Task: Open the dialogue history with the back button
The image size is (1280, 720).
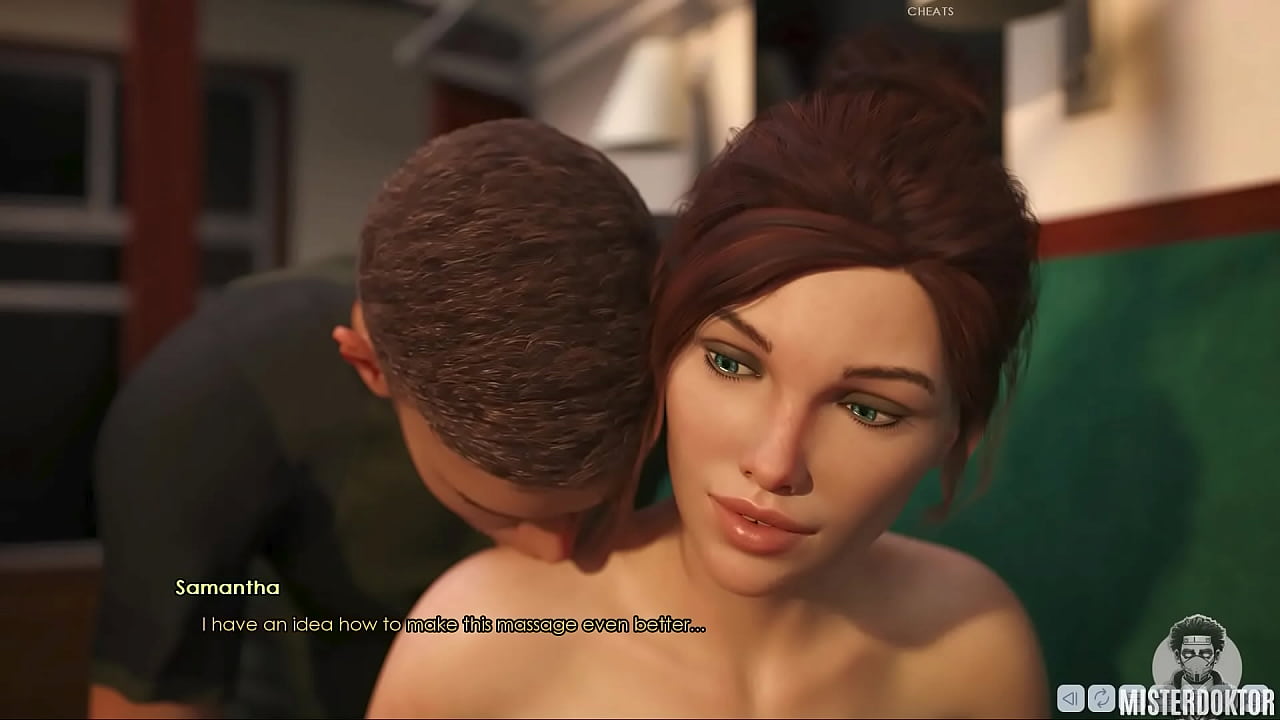Action: point(1070,698)
